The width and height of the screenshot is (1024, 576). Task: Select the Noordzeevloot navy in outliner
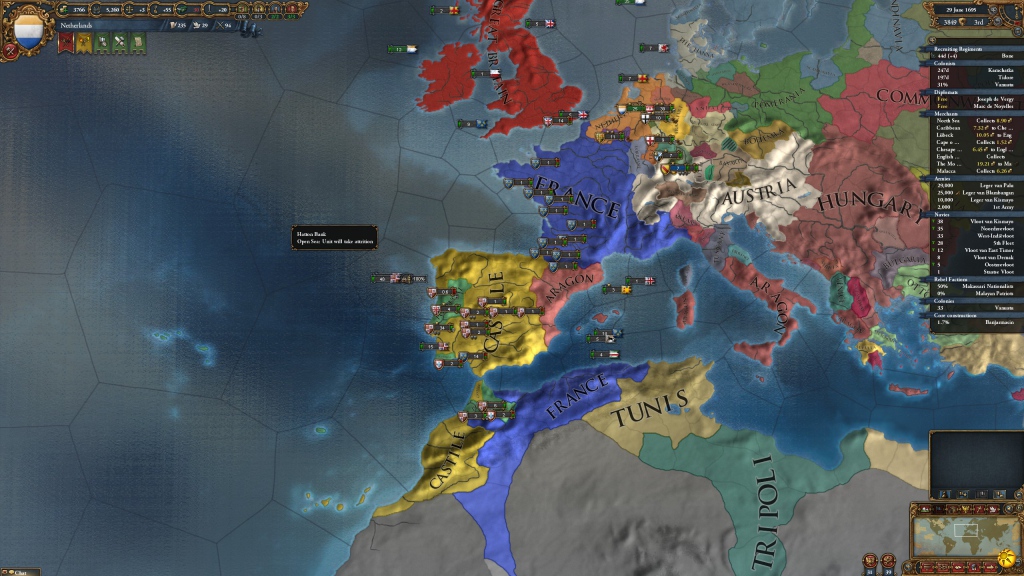coord(975,227)
